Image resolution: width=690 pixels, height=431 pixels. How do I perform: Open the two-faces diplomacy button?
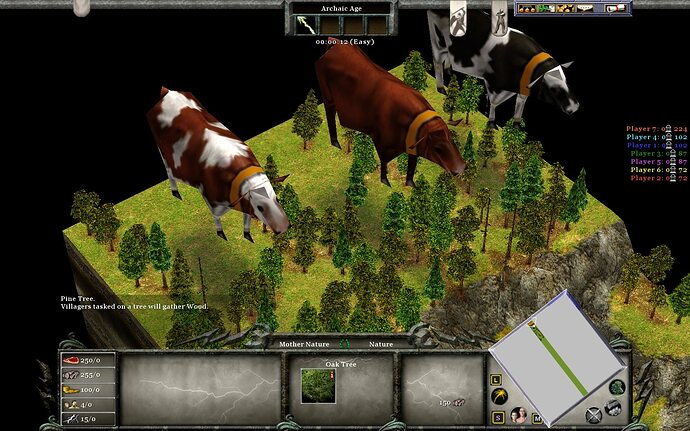click(519, 415)
